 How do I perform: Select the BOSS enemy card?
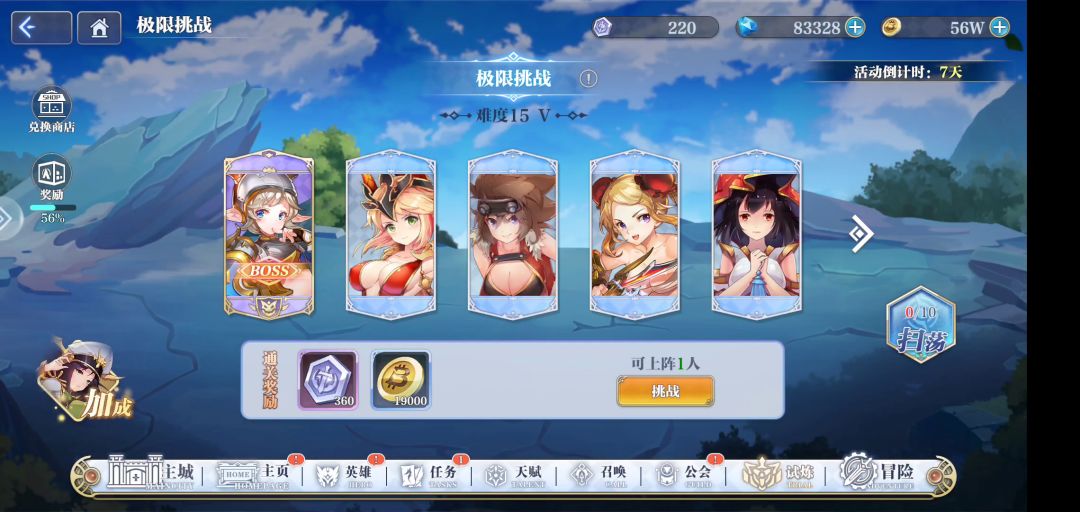point(268,233)
